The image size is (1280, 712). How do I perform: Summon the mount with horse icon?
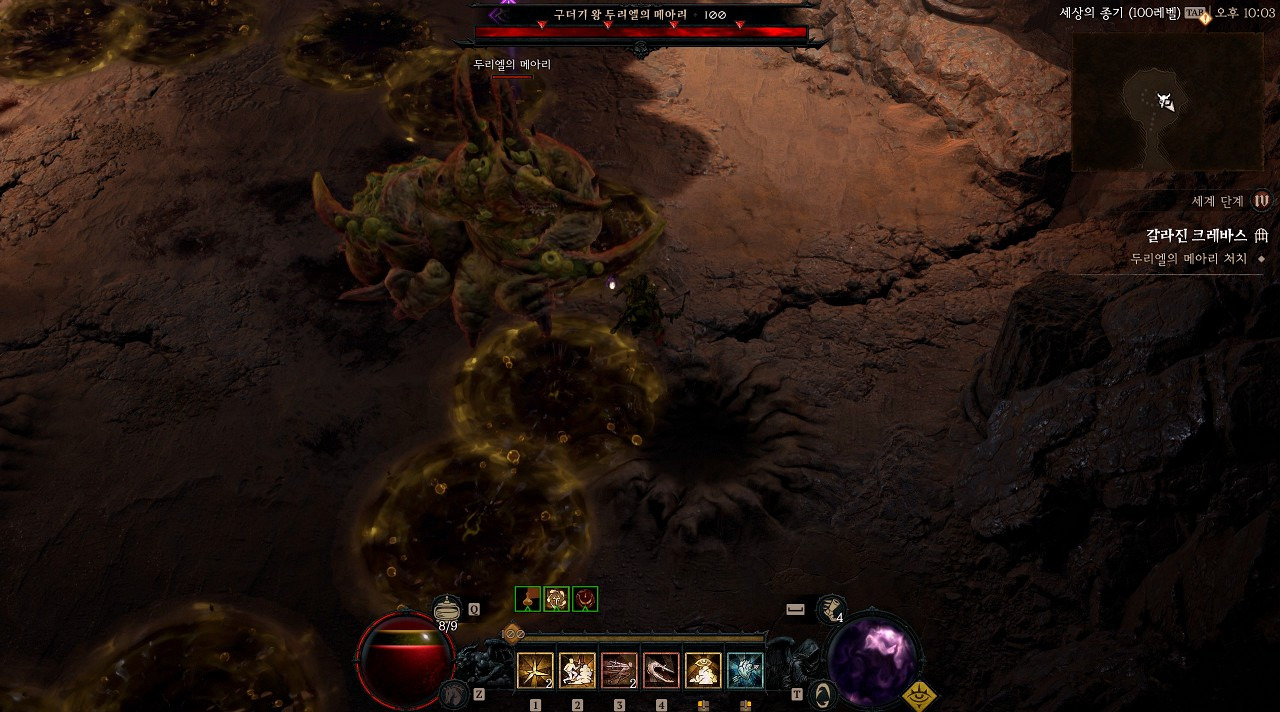click(x=455, y=693)
